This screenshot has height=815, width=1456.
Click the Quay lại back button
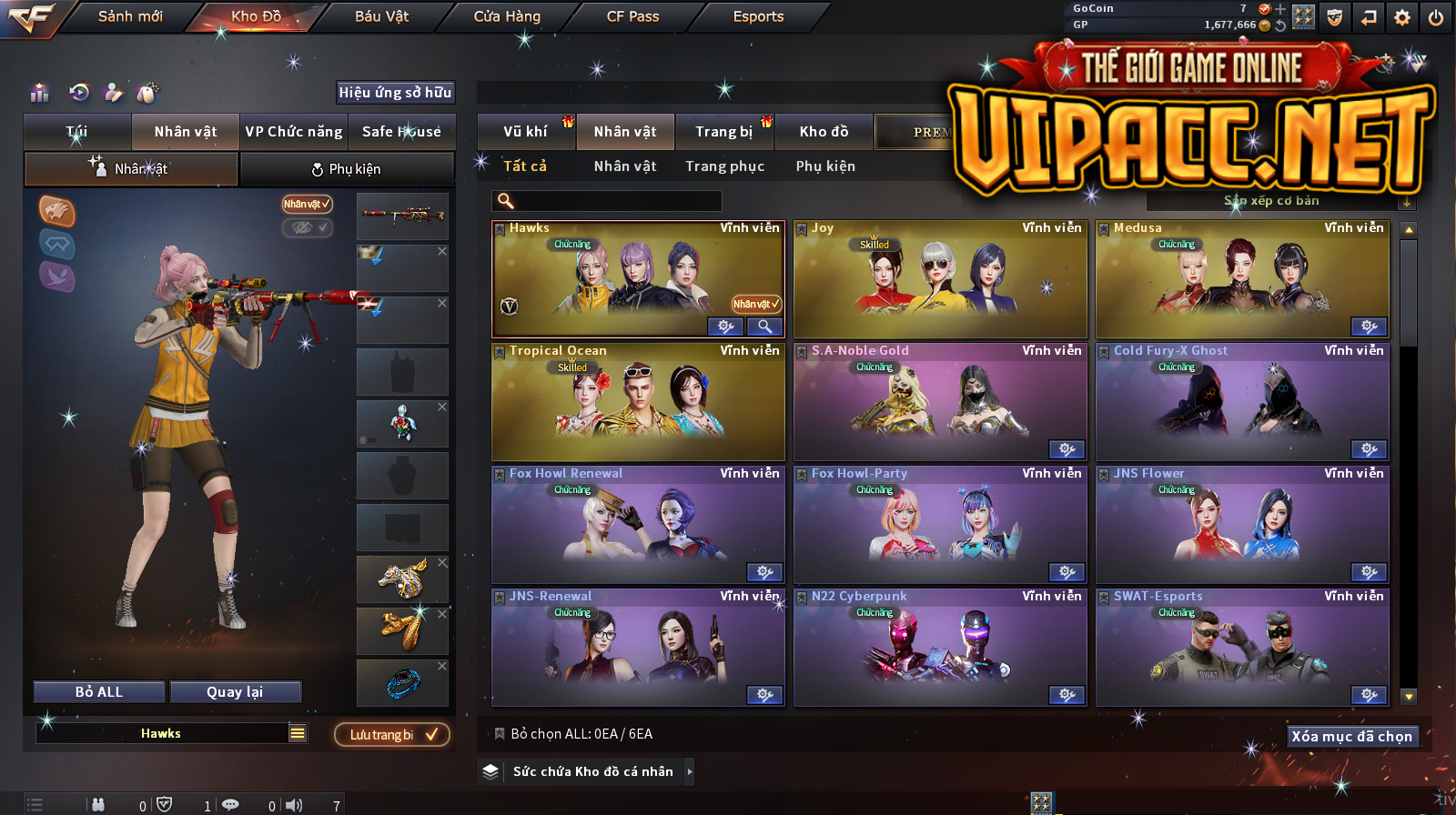click(x=235, y=692)
